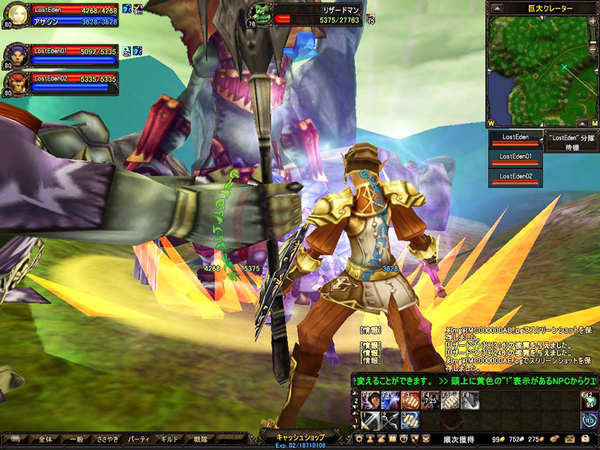The width and height of the screenshot is (600, 450).
Task: Select LostEden02 in the squad list
Action: (x=514, y=178)
